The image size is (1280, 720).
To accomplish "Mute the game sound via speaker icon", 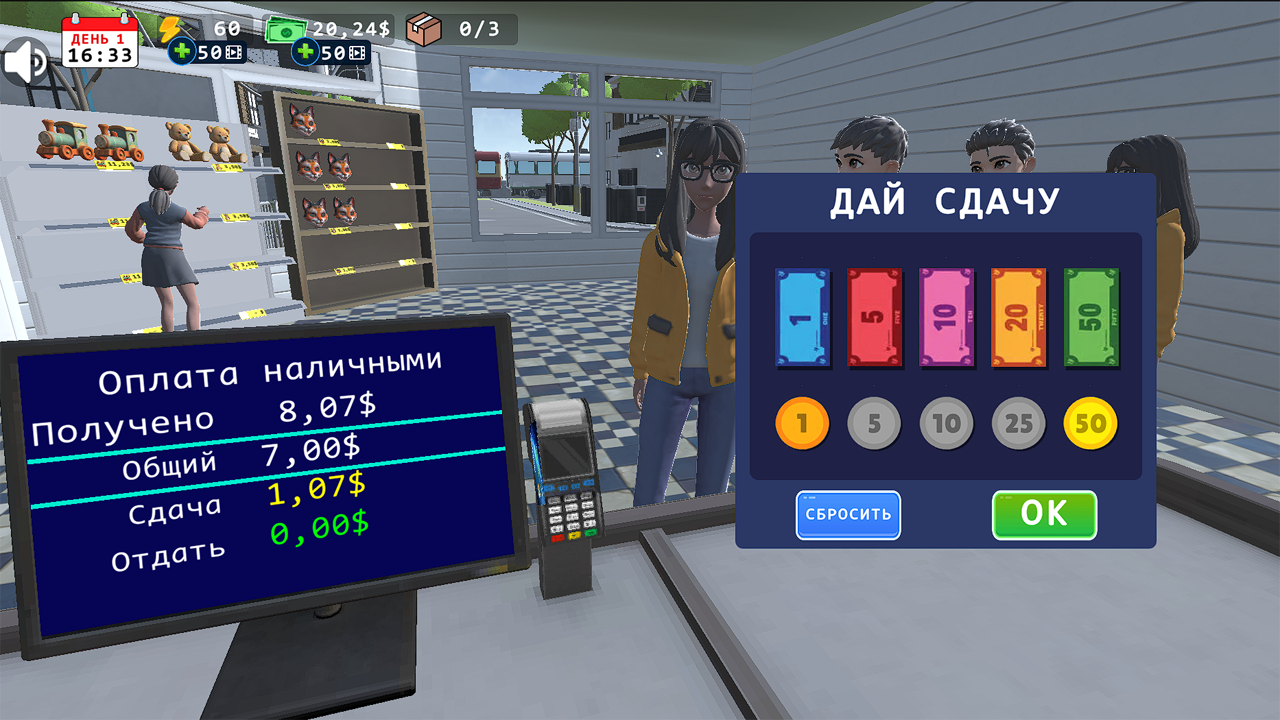I will 25,60.
